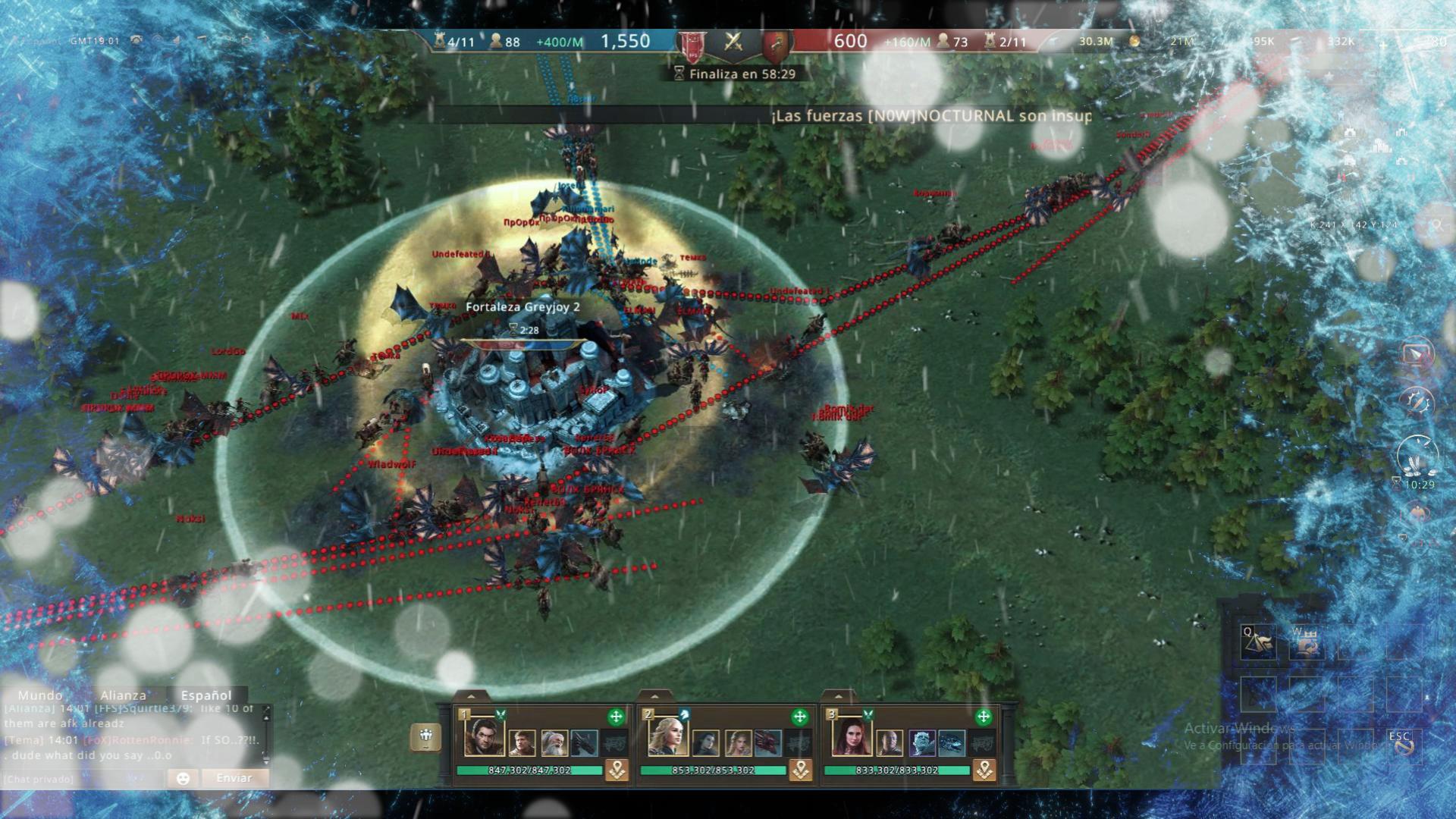
Task: Select the Español chat tab
Action: (206, 695)
